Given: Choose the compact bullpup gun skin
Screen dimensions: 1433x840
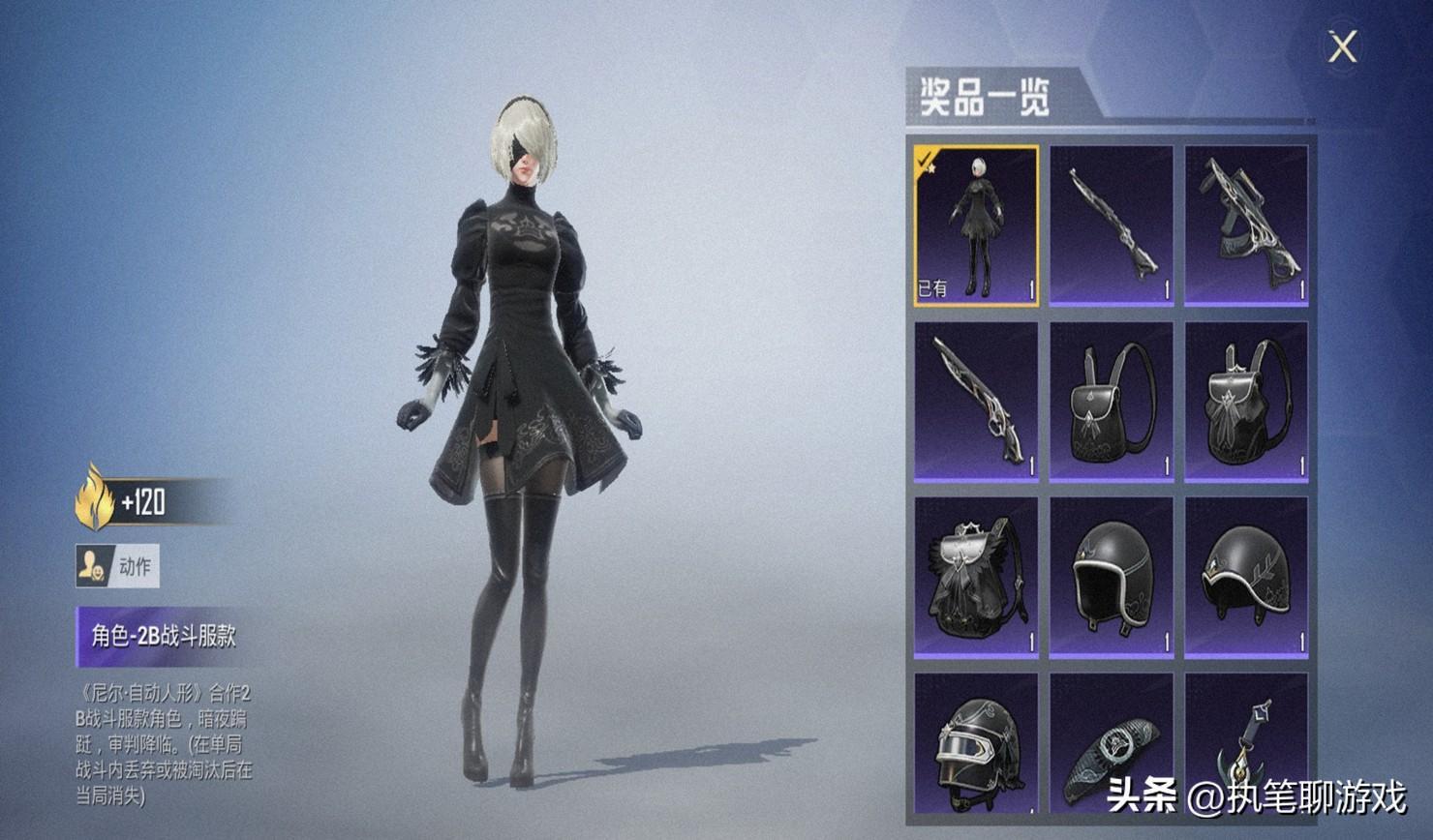Looking at the screenshot, I should point(1246,226).
